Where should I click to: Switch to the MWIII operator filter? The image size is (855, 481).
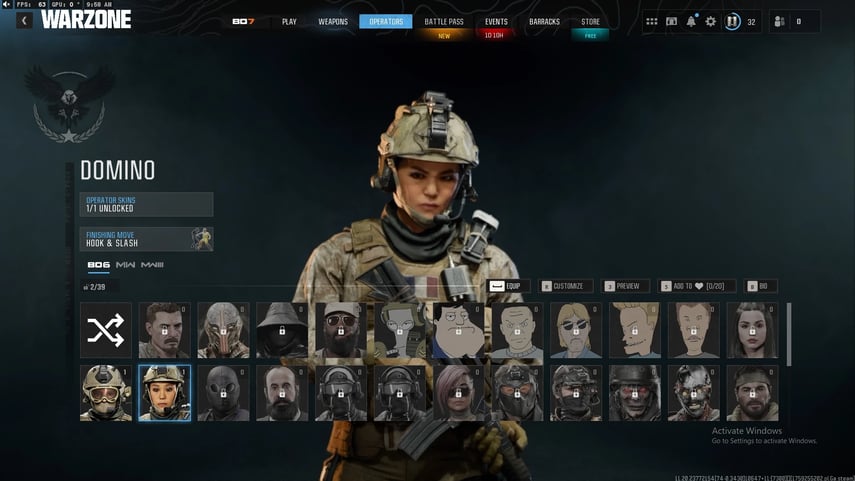click(152, 265)
